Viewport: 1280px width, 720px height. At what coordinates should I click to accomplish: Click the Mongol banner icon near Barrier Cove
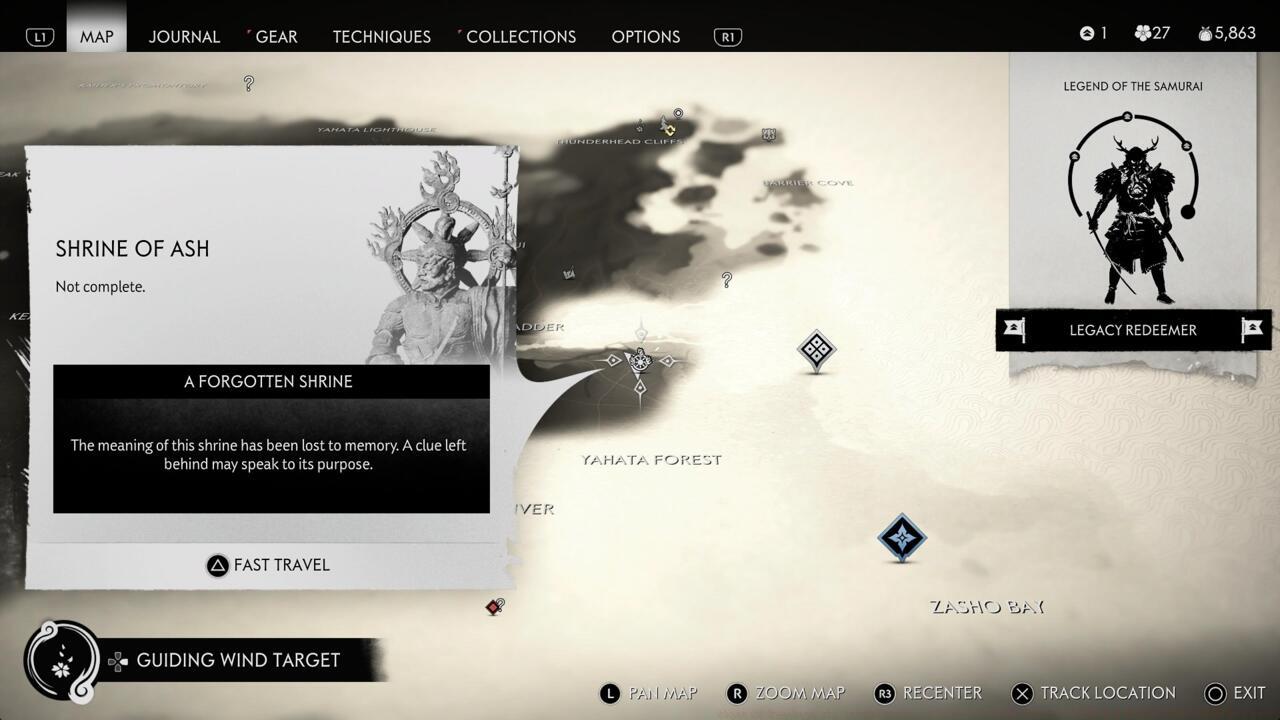768,132
